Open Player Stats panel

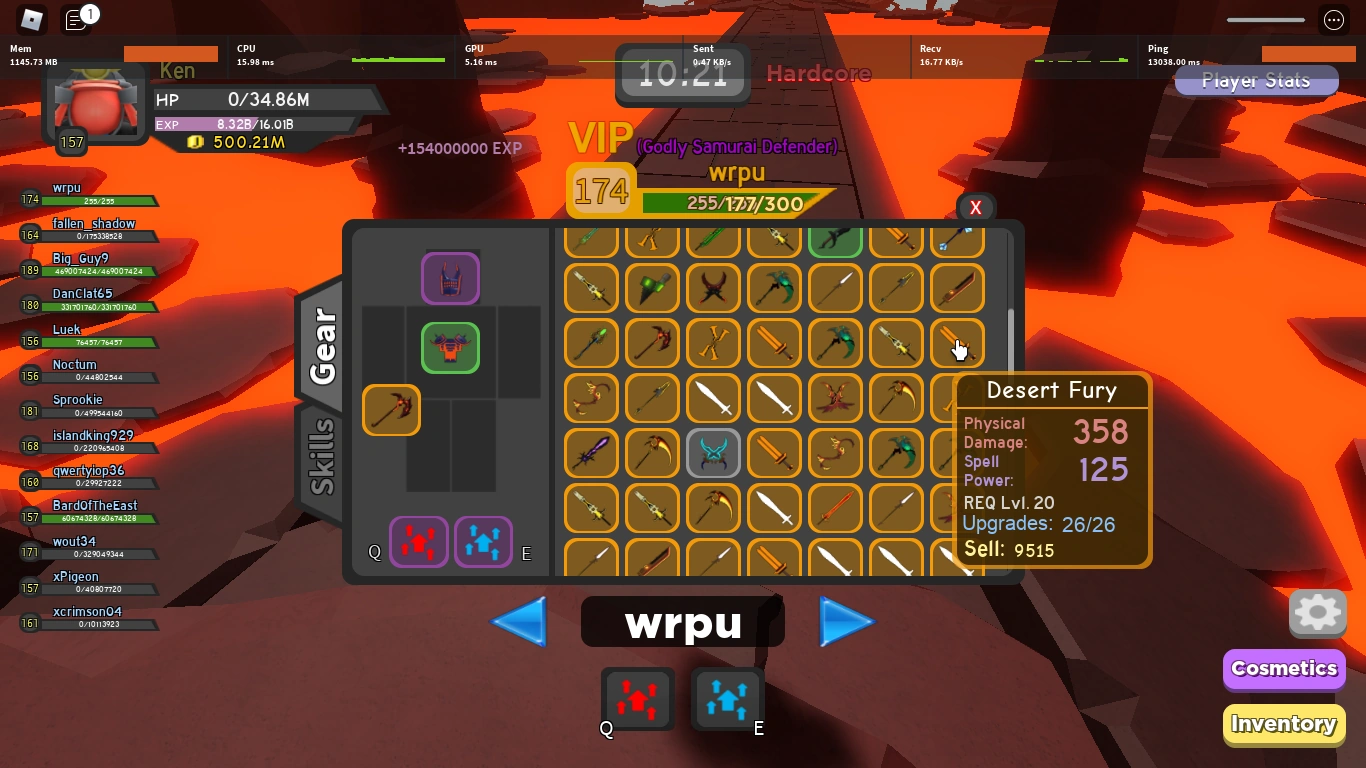point(1256,80)
